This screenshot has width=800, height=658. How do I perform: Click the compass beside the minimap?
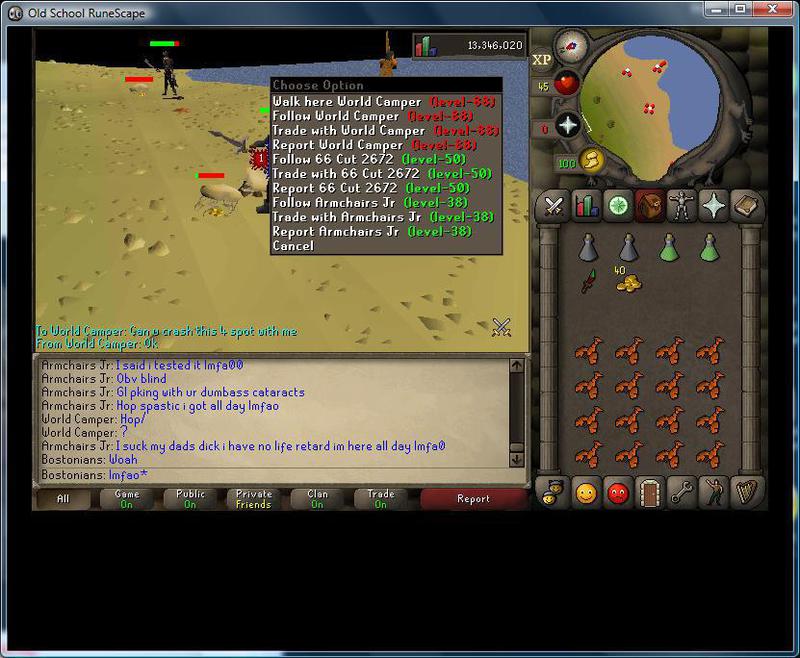pyautogui.click(x=571, y=43)
